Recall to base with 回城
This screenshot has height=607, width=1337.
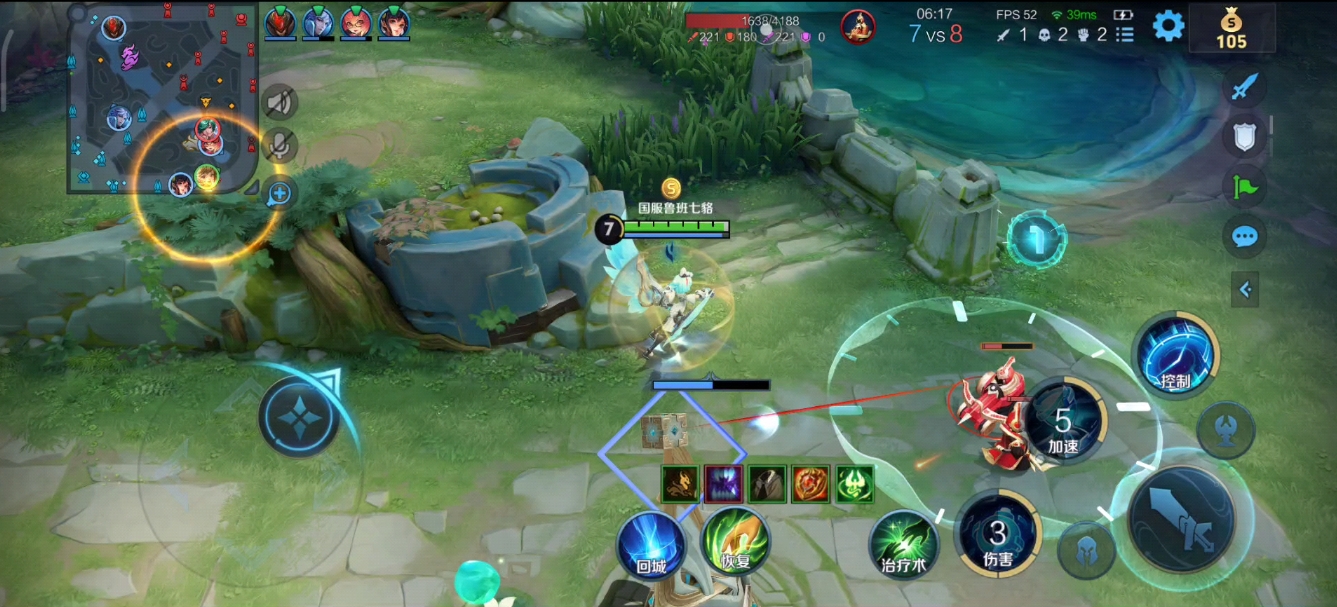(650, 545)
